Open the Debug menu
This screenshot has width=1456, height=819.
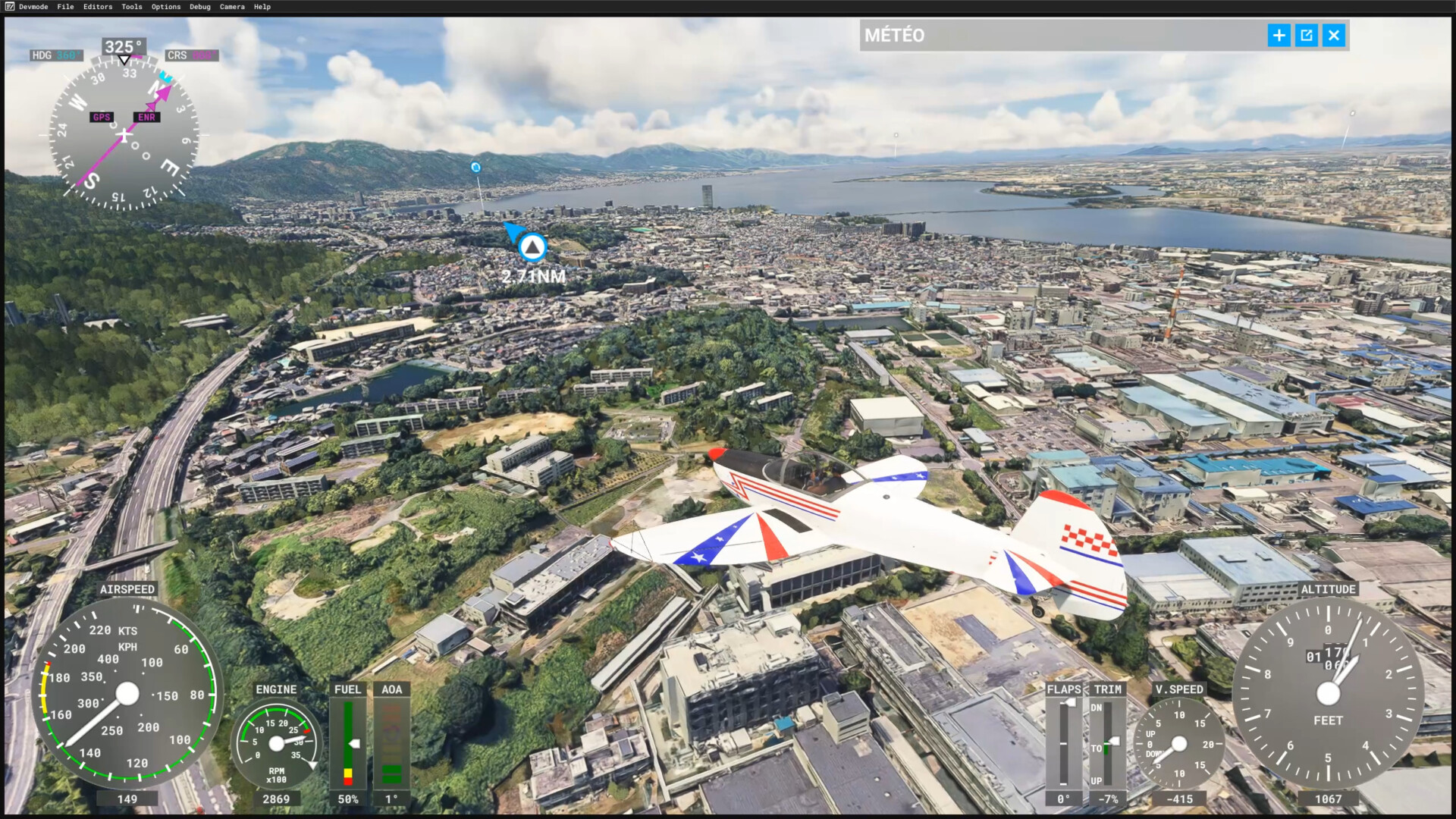pos(200,7)
